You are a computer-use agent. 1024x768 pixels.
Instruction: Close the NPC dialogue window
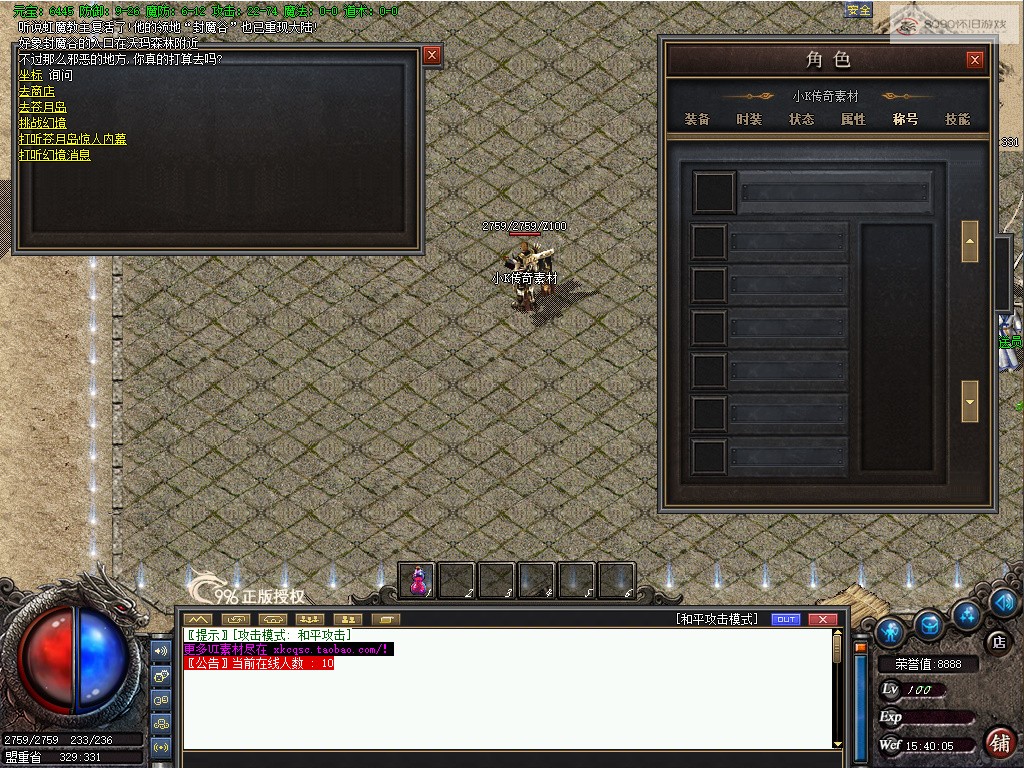point(432,55)
